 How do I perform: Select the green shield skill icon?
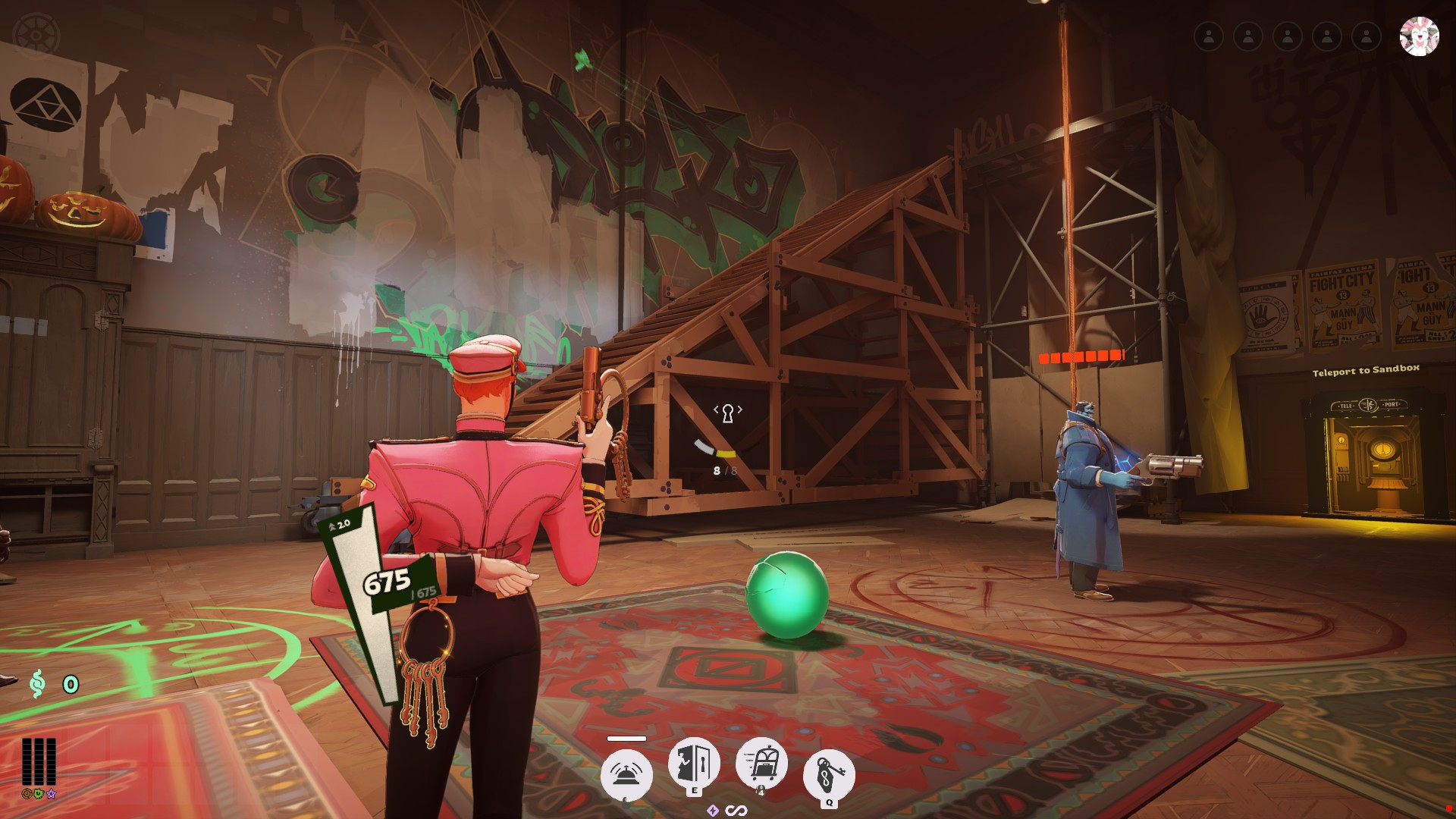(x=39, y=794)
